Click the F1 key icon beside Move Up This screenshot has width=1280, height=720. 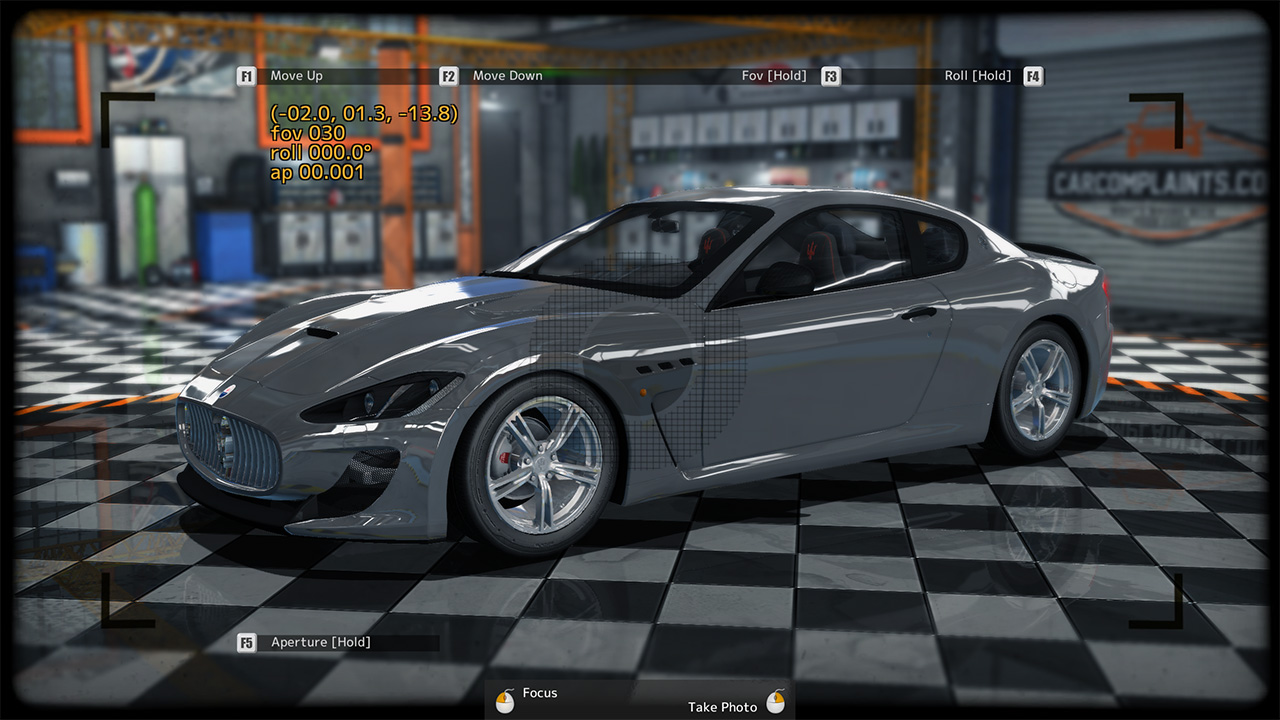246,75
